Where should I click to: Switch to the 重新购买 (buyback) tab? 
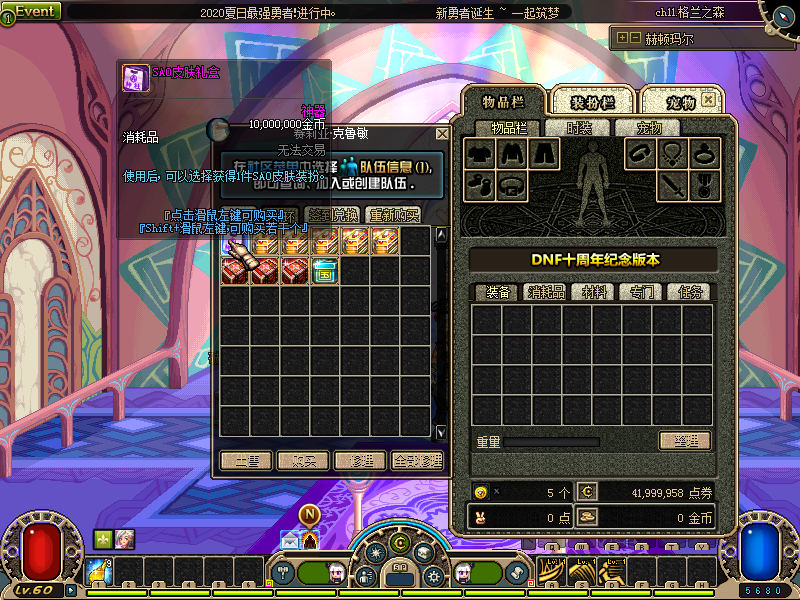393,215
